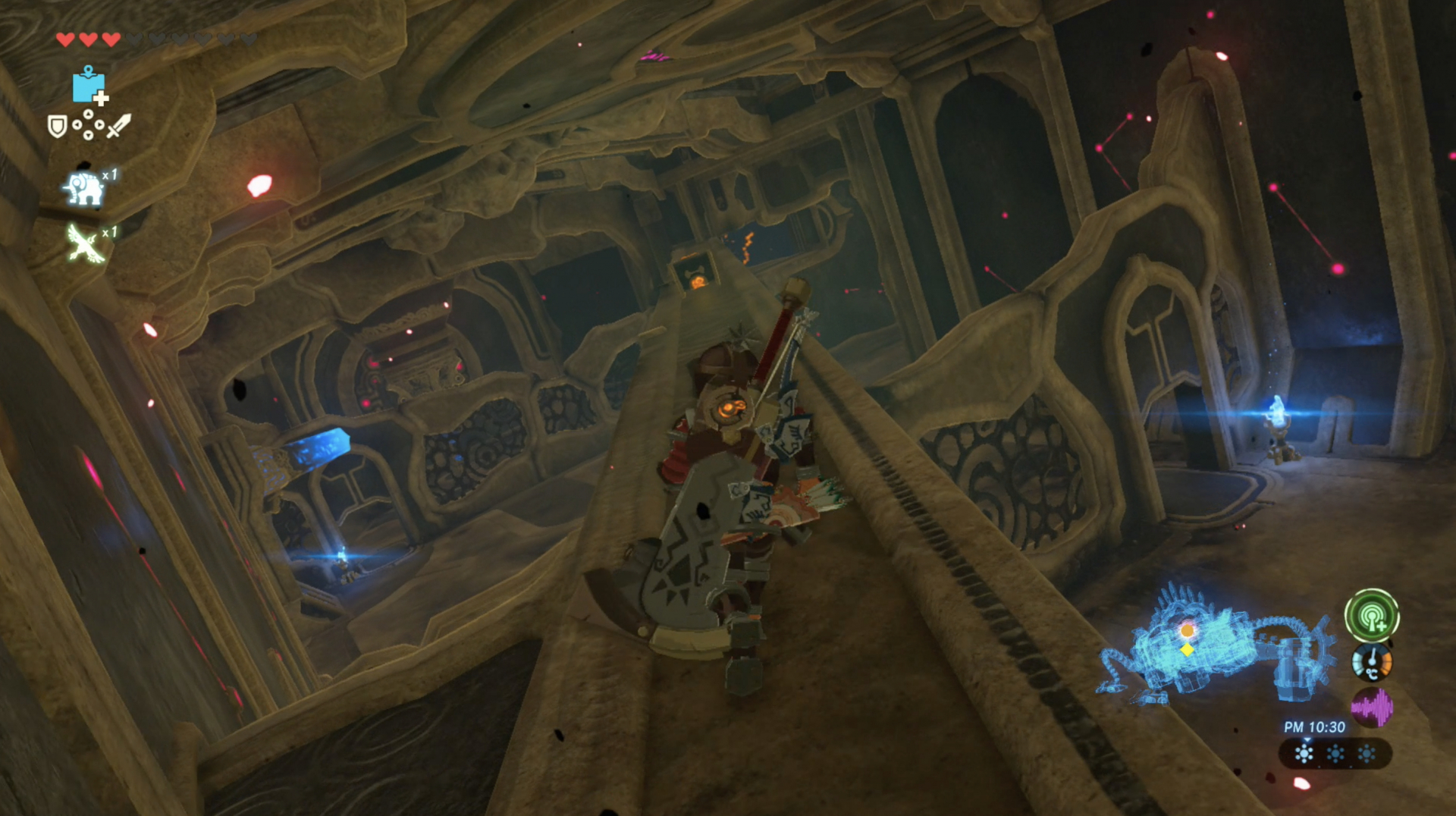Activate Mipha's Grace elephant icon
Image resolution: width=1456 pixels, height=816 pixels.
click(x=84, y=188)
